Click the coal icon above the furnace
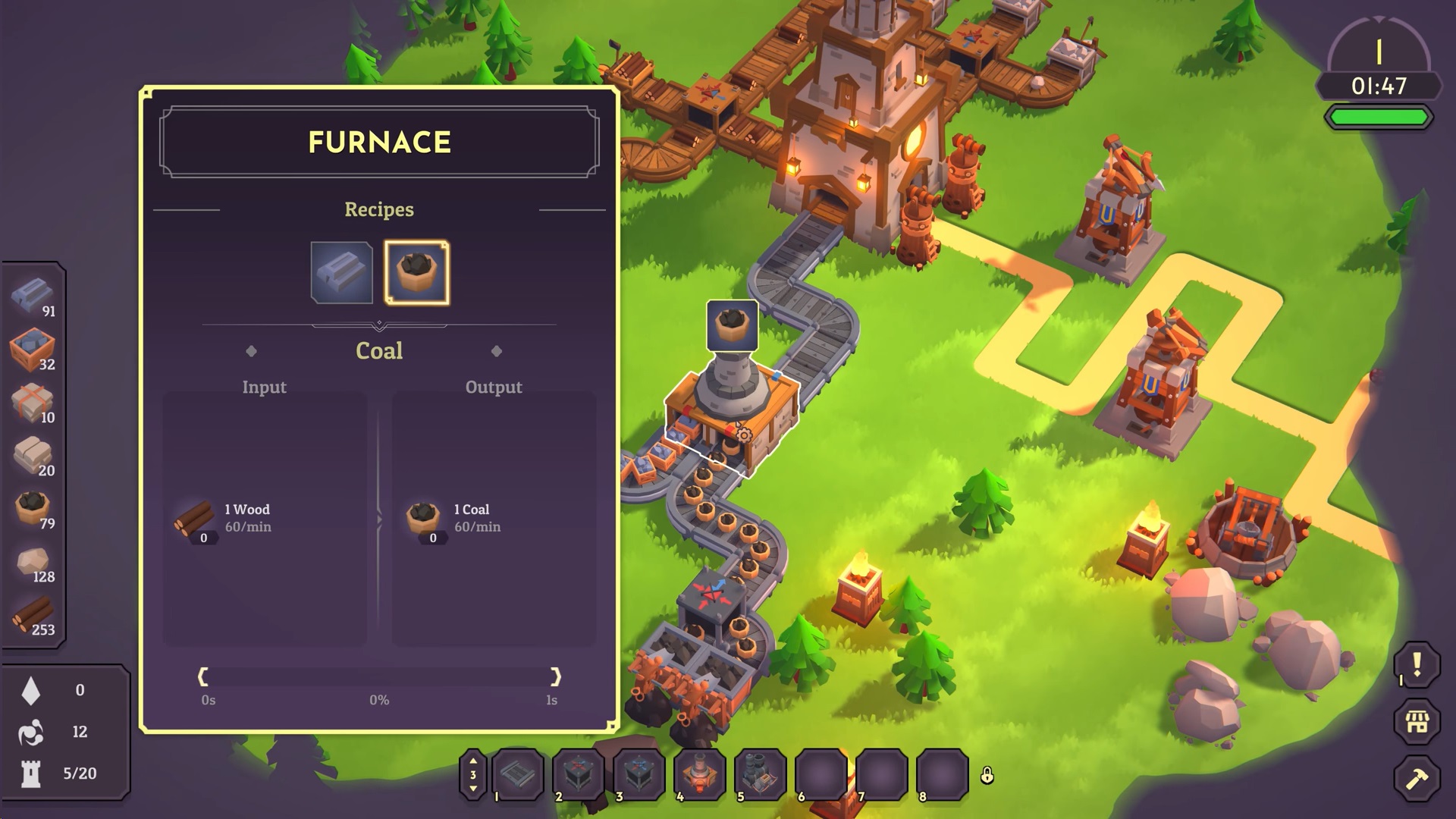Image resolution: width=1456 pixels, height=819 pixels. point(732,325)
